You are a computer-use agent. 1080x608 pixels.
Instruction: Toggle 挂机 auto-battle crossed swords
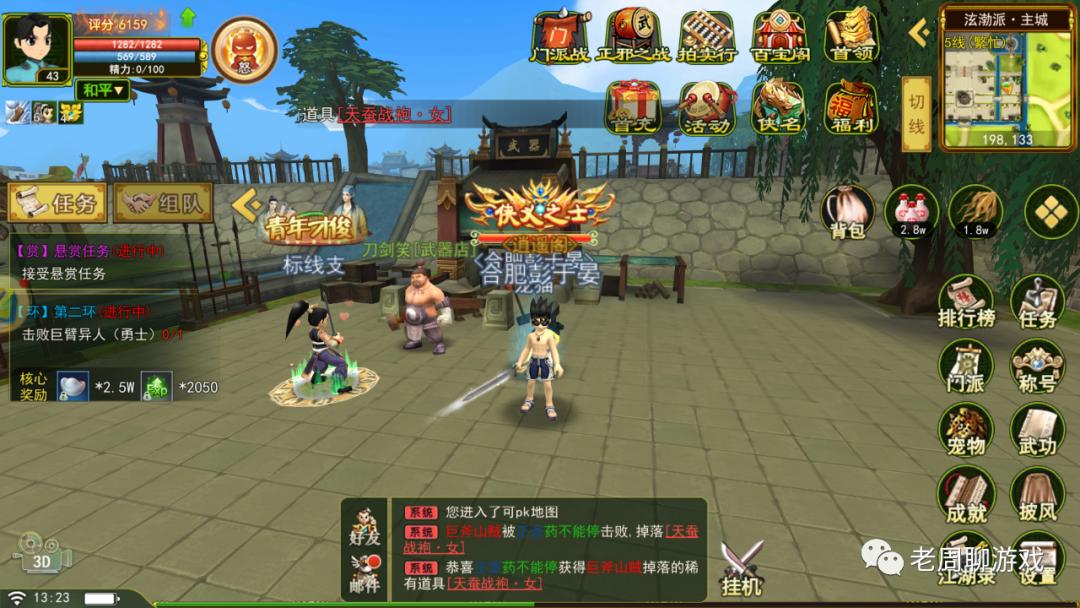pos(742,568)
